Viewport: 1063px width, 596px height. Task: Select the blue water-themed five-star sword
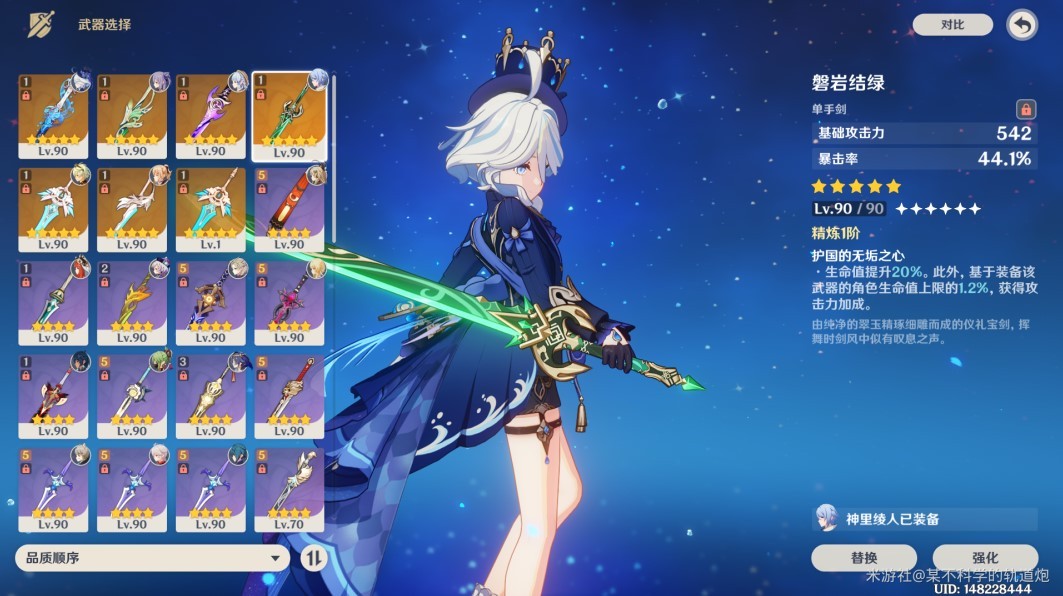pos(53,115)
